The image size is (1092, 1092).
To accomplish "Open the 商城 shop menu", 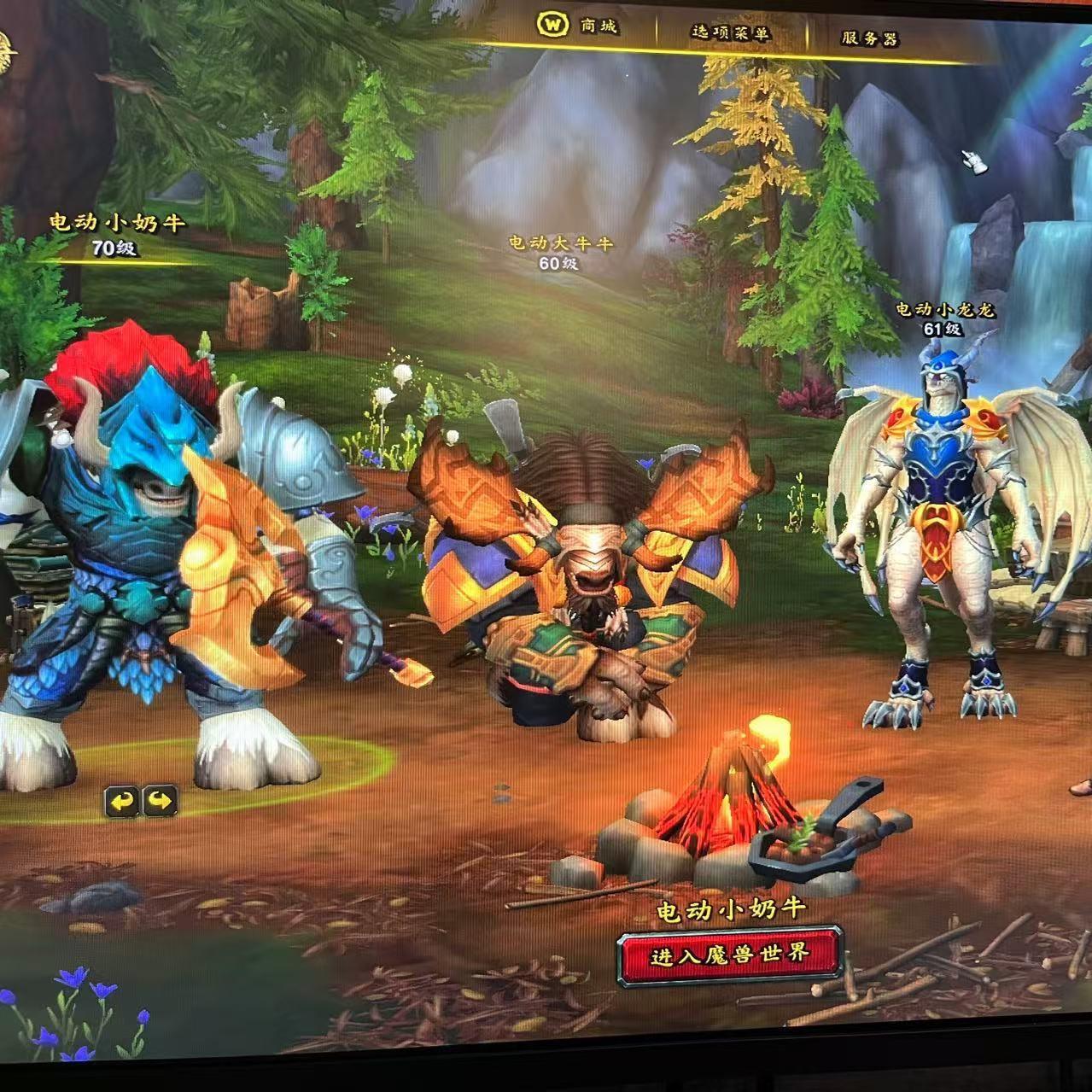I will [x=578, y=26].
